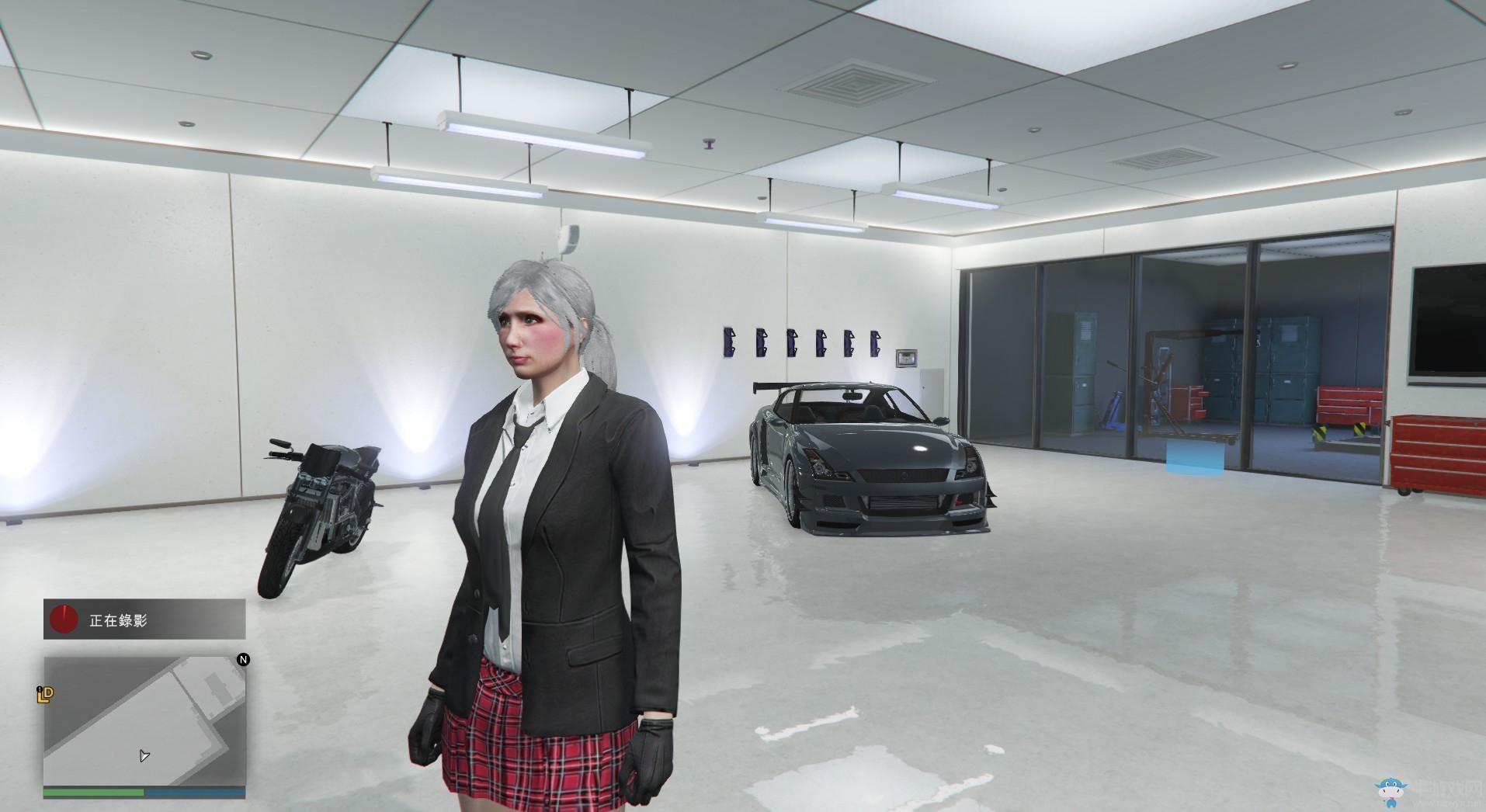Viewport: 1486px width, 812px height.
Task: Select the N compass marker on the minimap
Action: tap(243, 661)
